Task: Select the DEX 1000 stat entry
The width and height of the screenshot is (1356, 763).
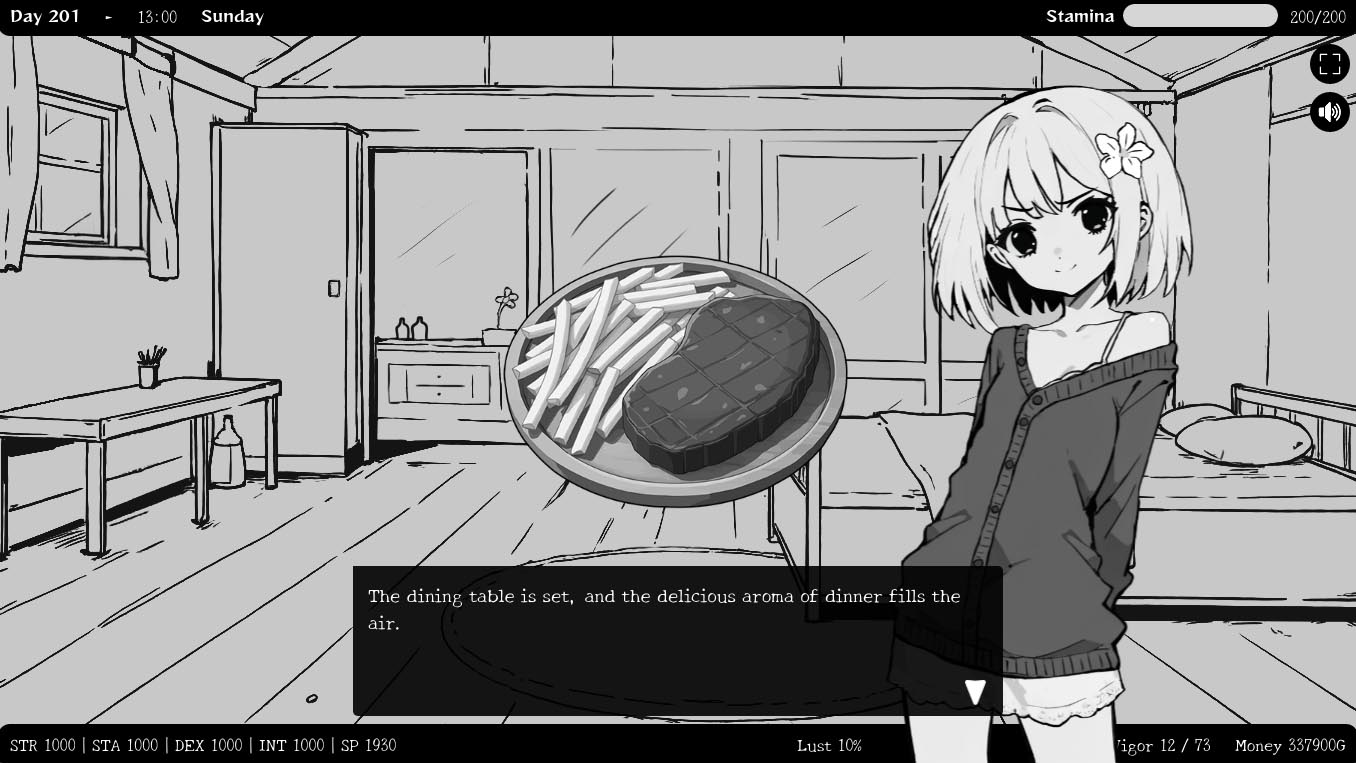Action: 206,745
